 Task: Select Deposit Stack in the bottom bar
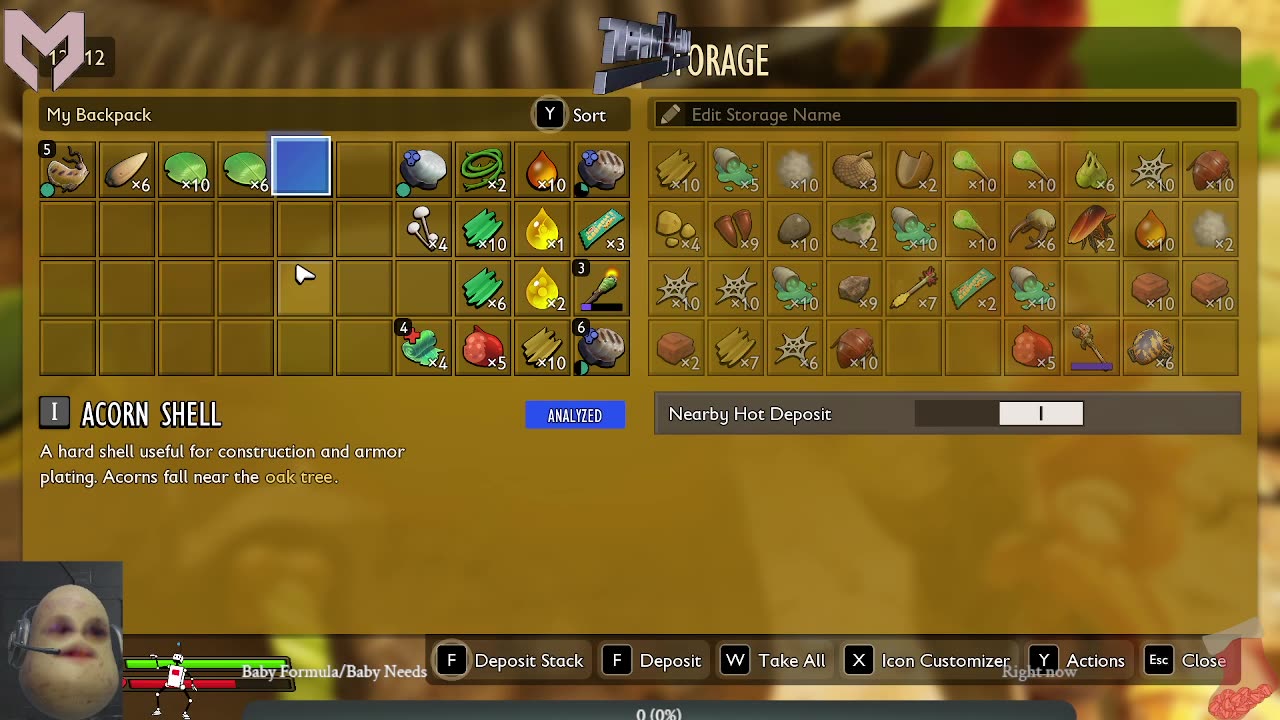[511, 661]
